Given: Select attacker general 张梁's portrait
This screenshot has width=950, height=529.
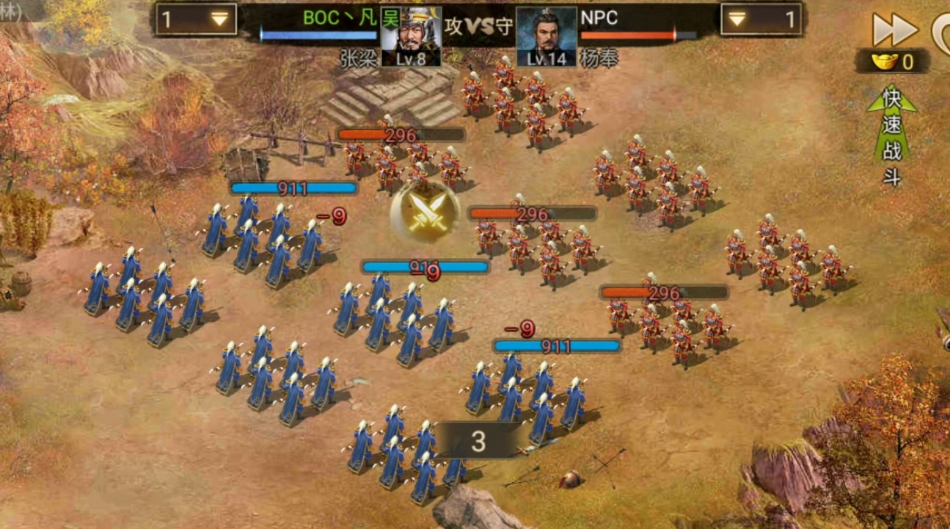Looking at the screenshot, I should click(411, 36).
